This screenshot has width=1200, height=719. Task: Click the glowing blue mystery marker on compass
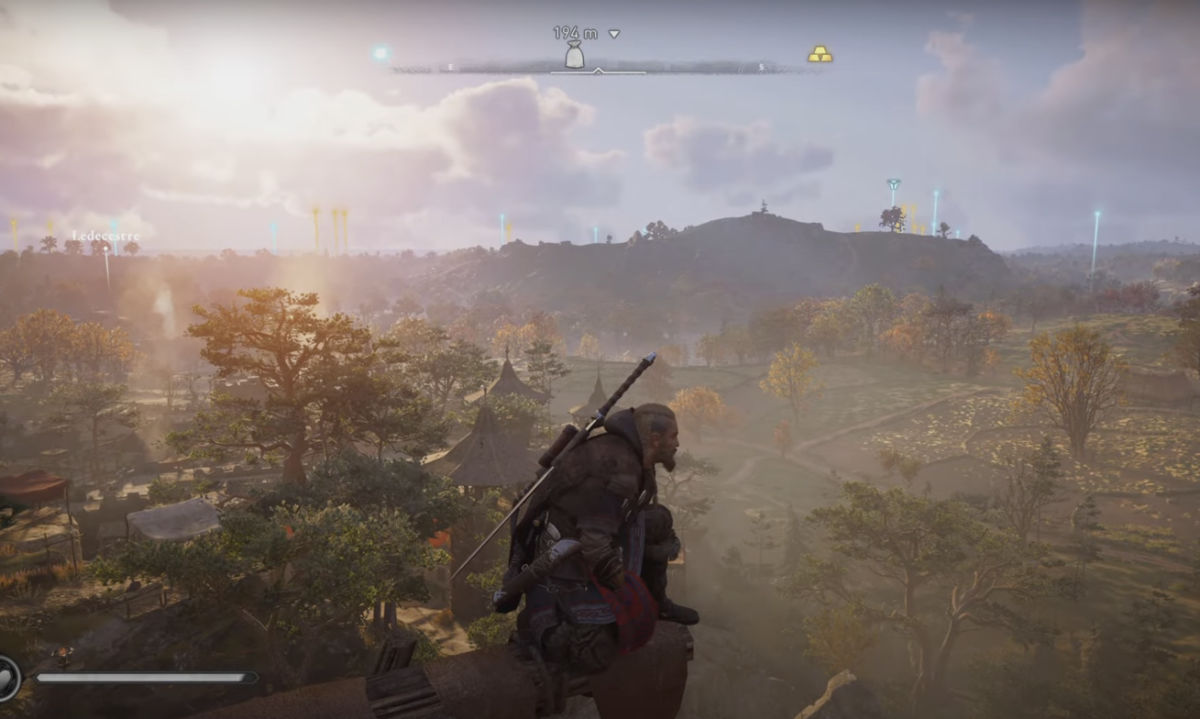tap(380, 53)
